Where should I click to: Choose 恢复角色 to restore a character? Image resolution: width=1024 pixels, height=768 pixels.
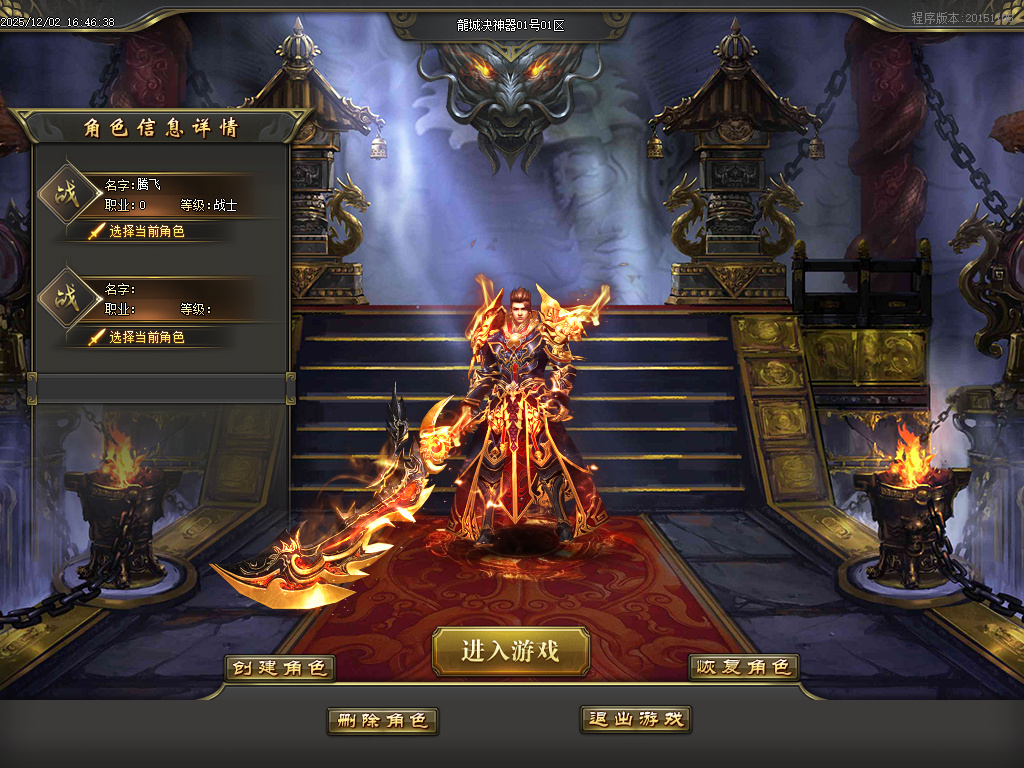coord(744,667)
